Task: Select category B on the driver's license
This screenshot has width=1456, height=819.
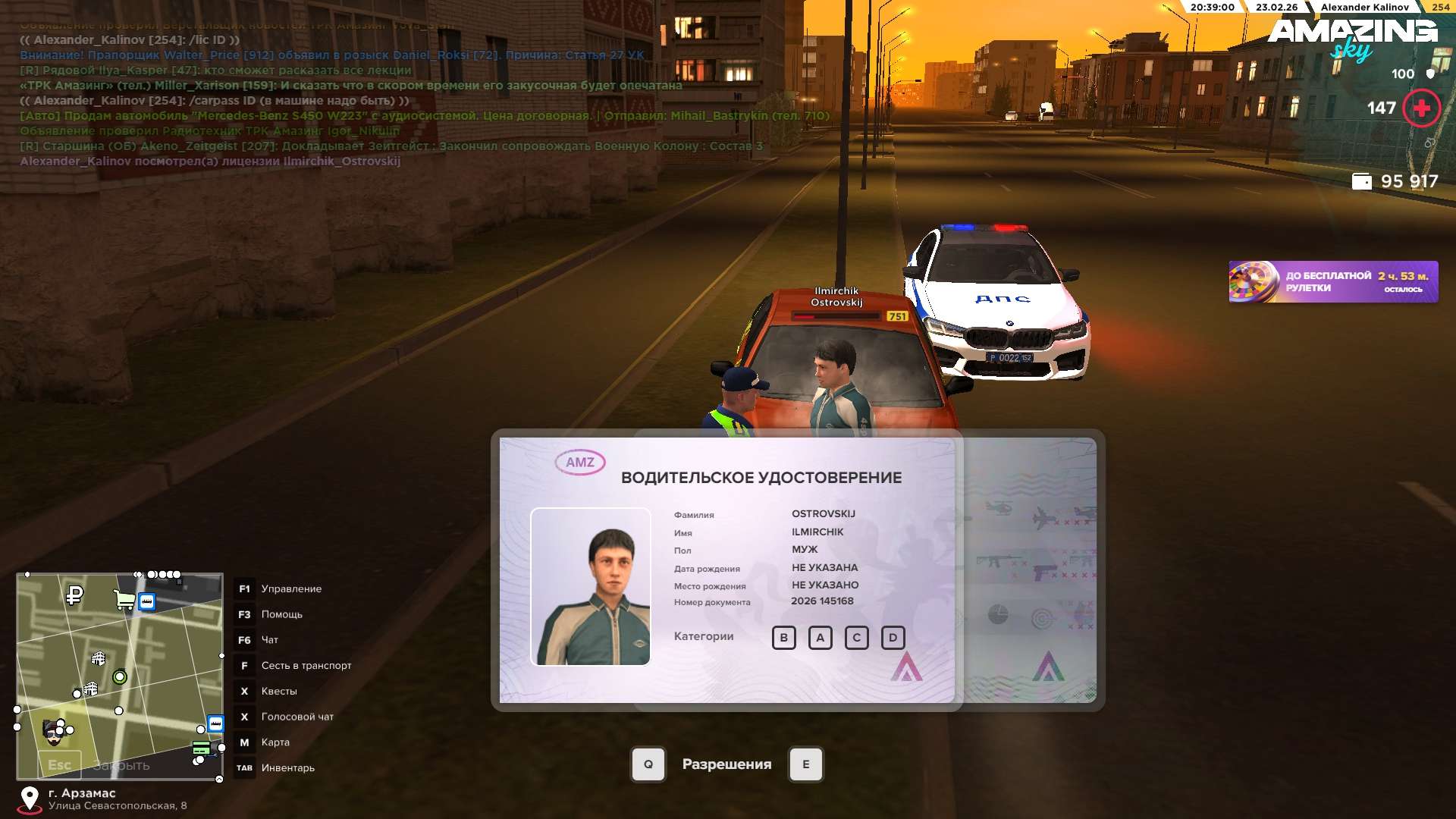Action: pos(783,638)
